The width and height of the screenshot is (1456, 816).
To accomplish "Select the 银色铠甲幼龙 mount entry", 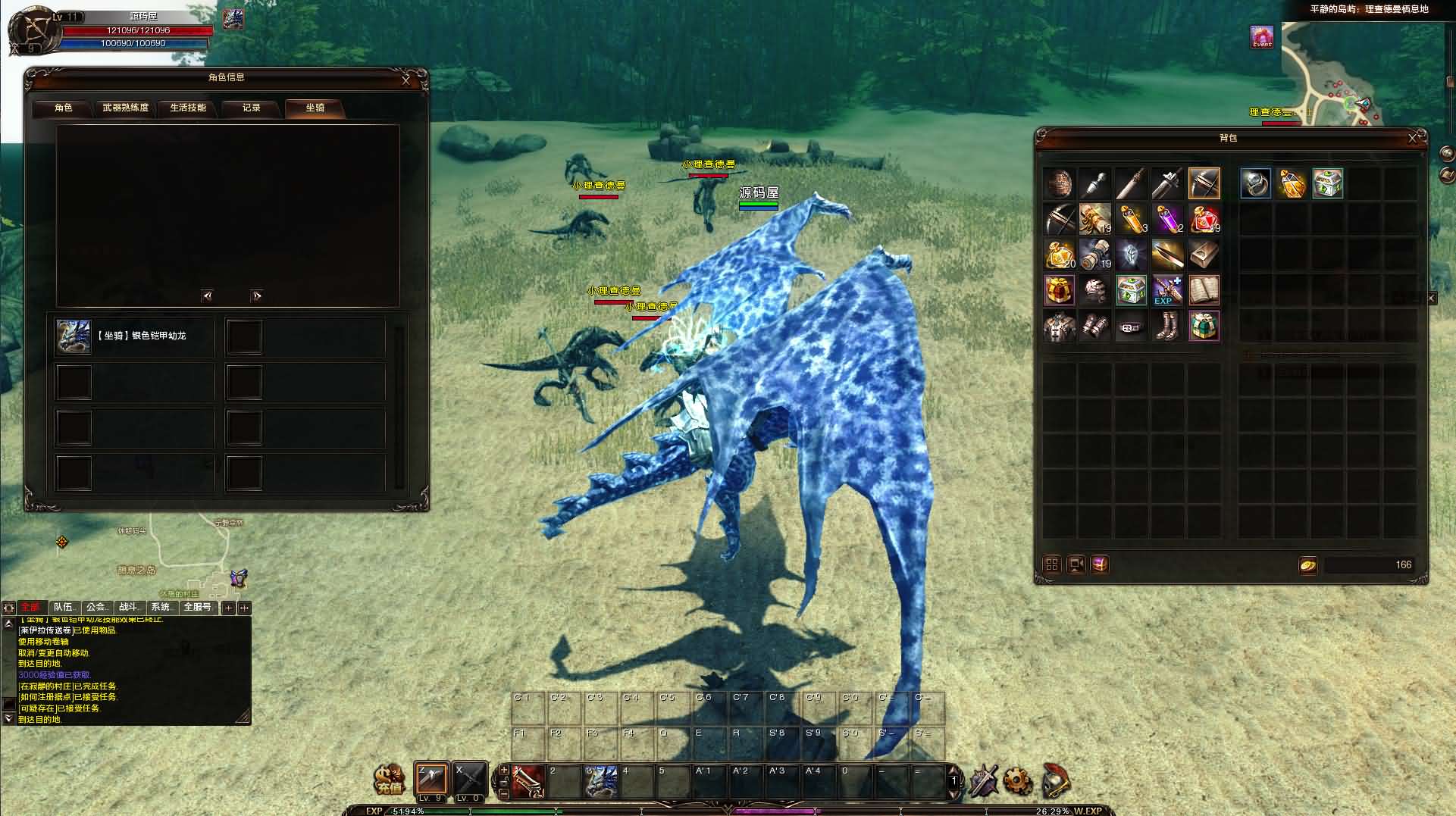I will 135,336.
